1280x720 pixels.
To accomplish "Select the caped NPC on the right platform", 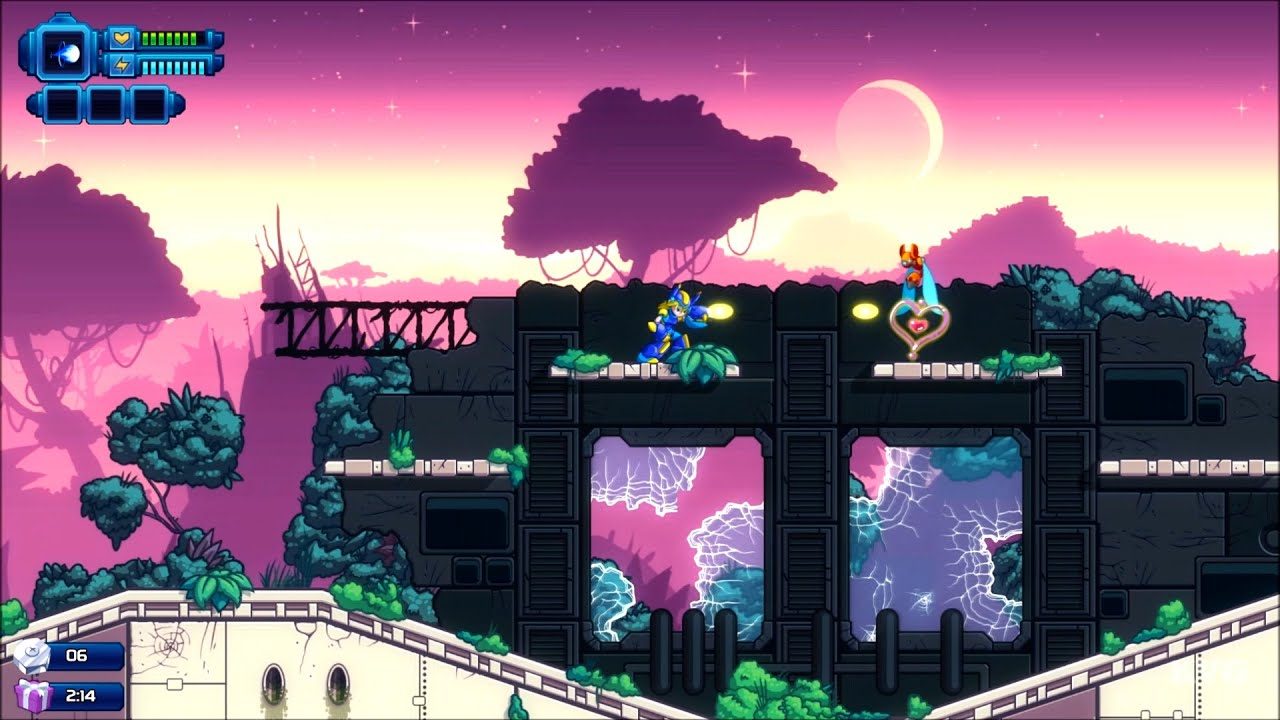I will tap(913, 267).
